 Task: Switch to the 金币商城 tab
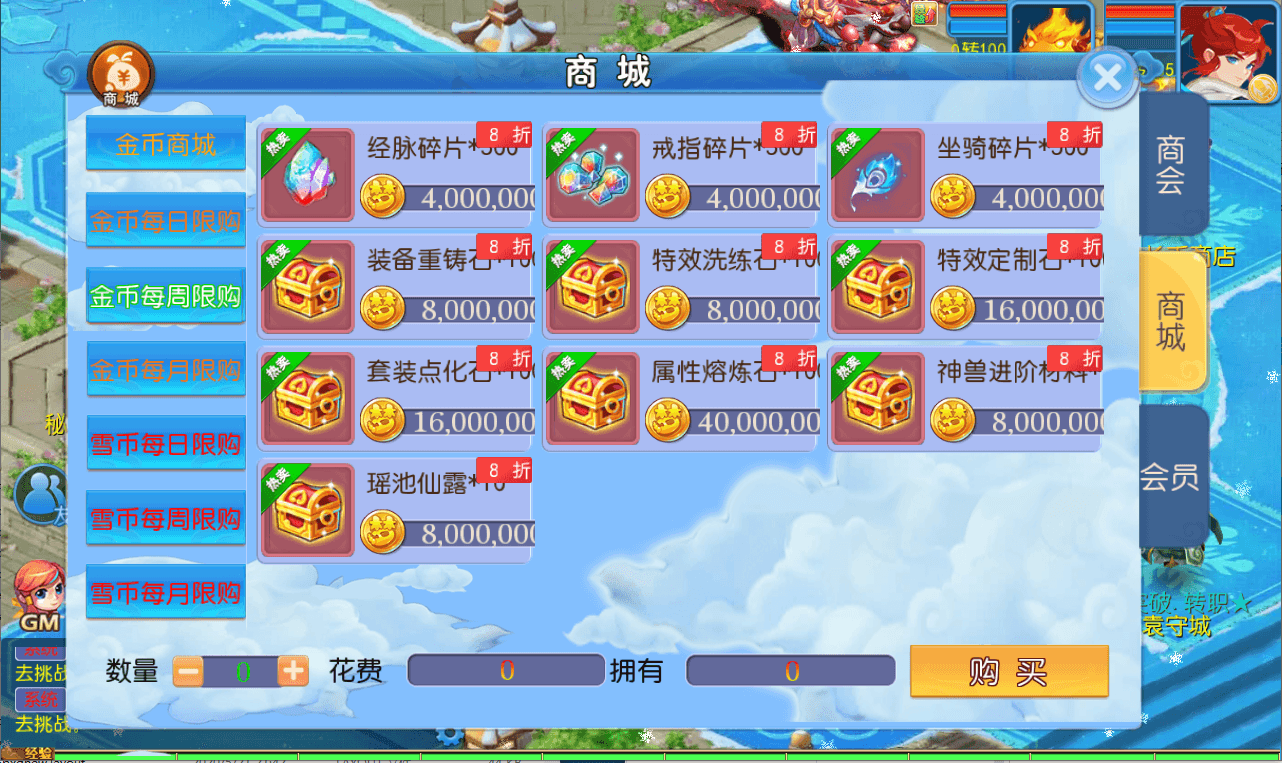click(165, 142)
